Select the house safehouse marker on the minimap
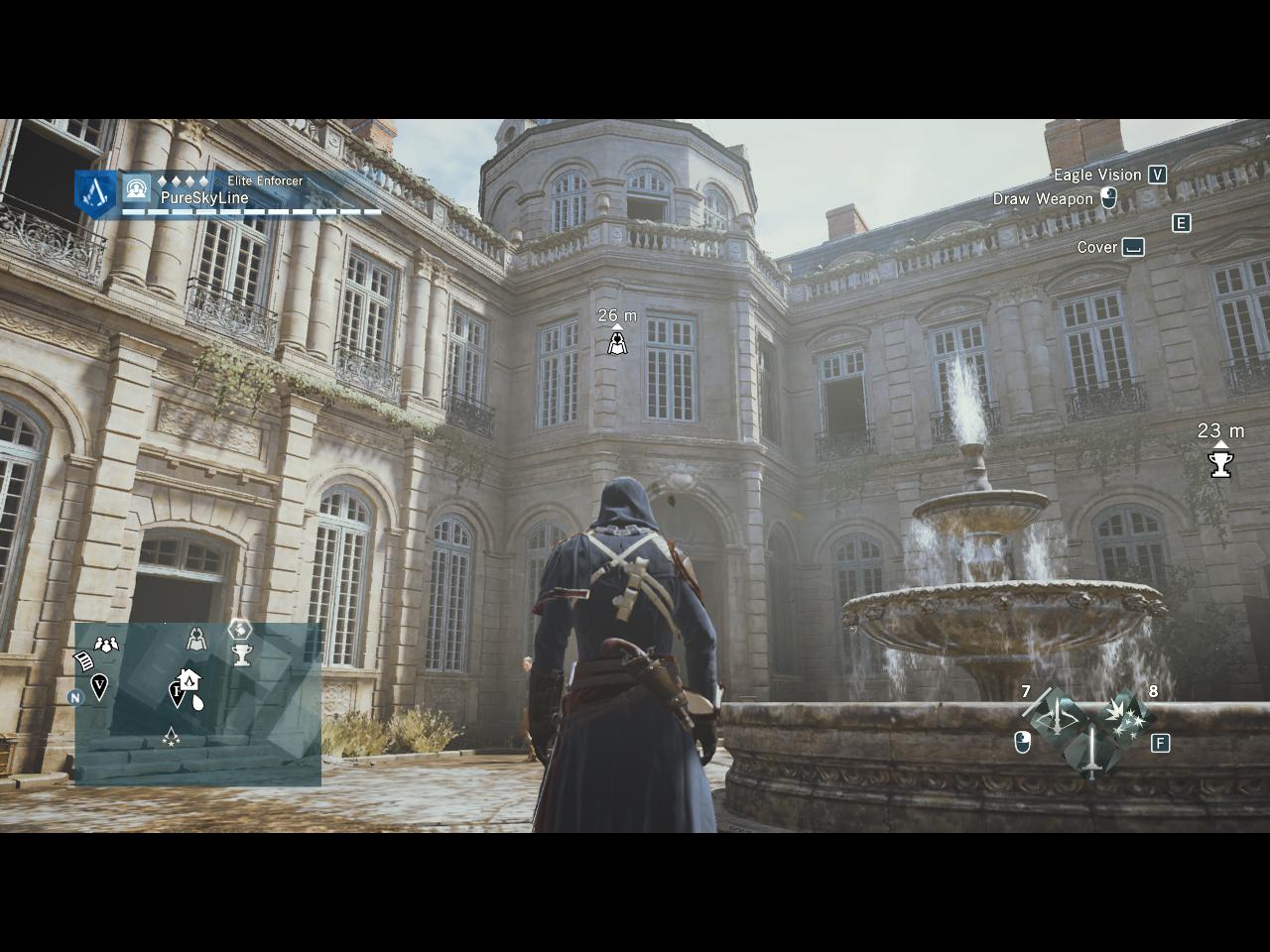1270x952 pixels. (188, 680)
